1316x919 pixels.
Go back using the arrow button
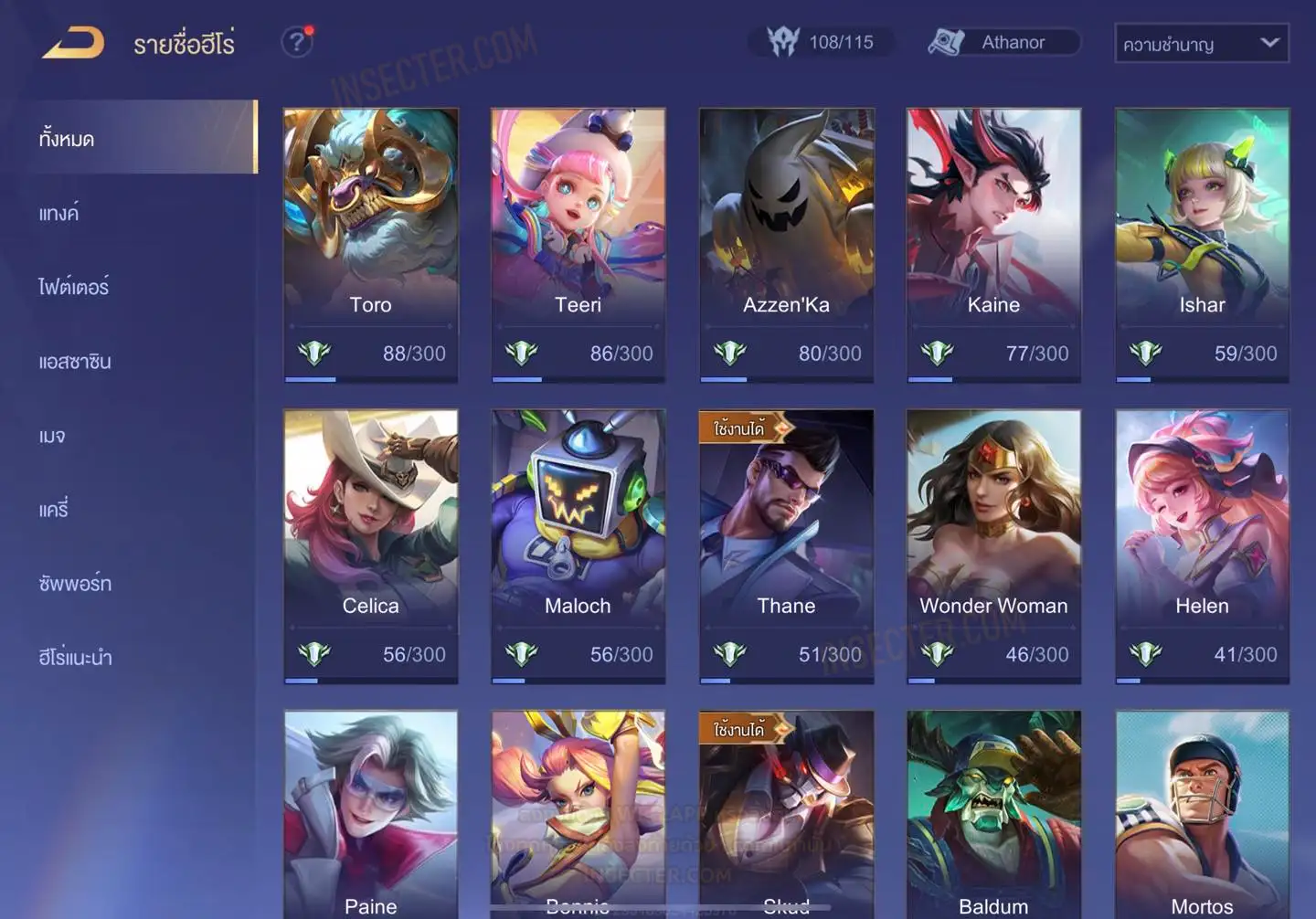click(73, 43)
